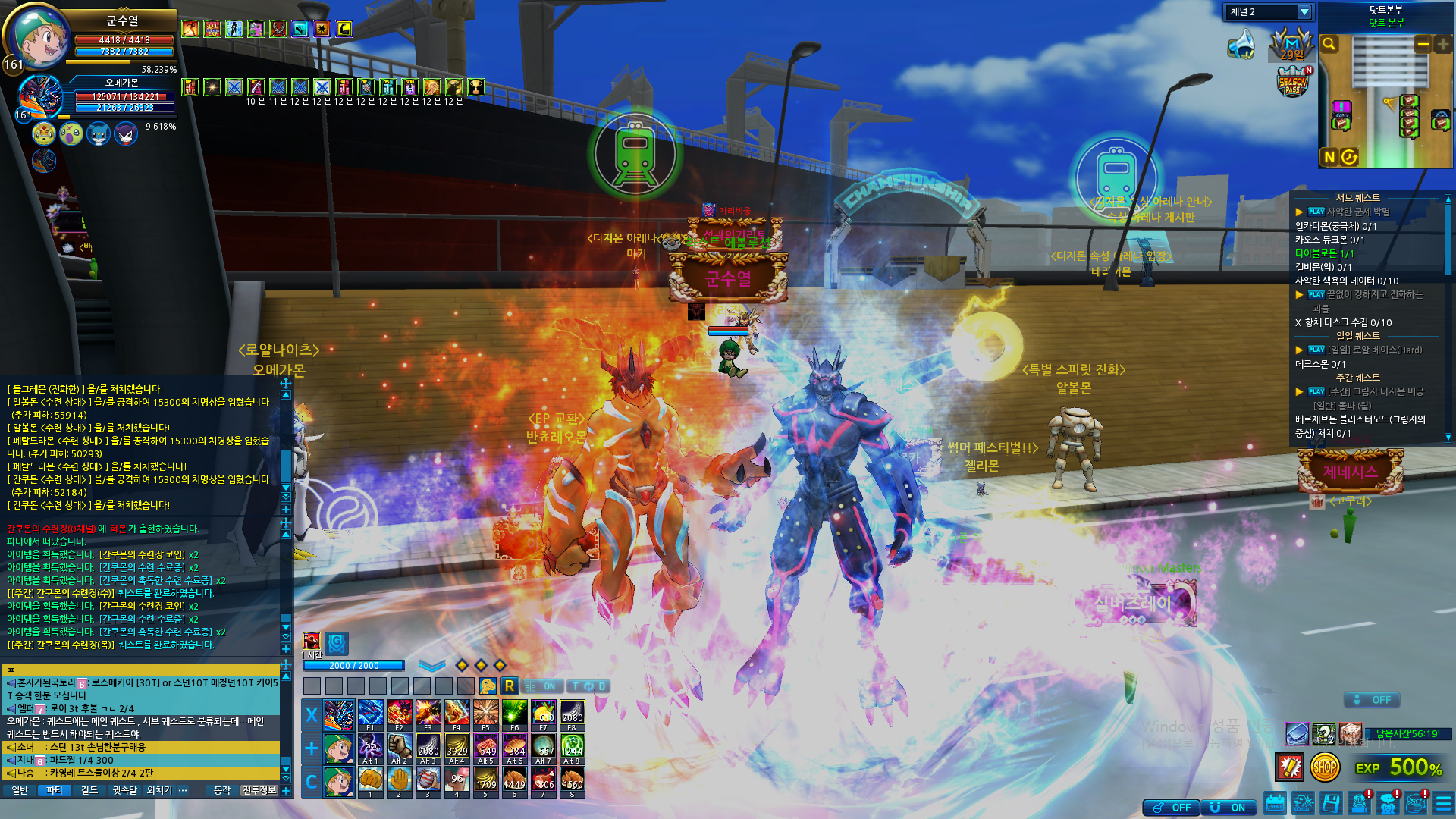This screenshot has width=1456, height=819.
Task: Click the yellow R button above hotbar
Action: tap(509, 686)
